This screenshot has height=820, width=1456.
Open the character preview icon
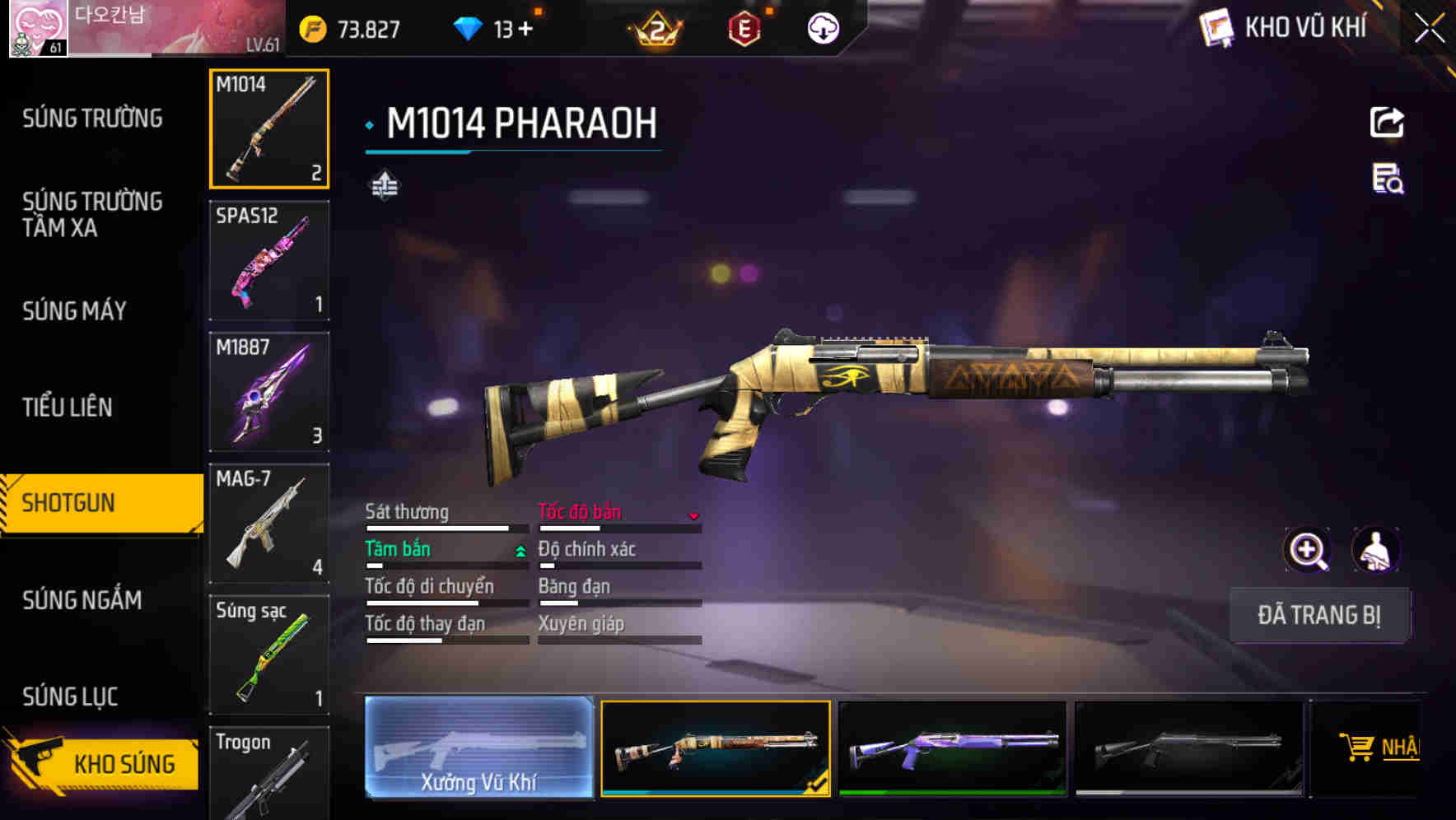pos(1378,550)
